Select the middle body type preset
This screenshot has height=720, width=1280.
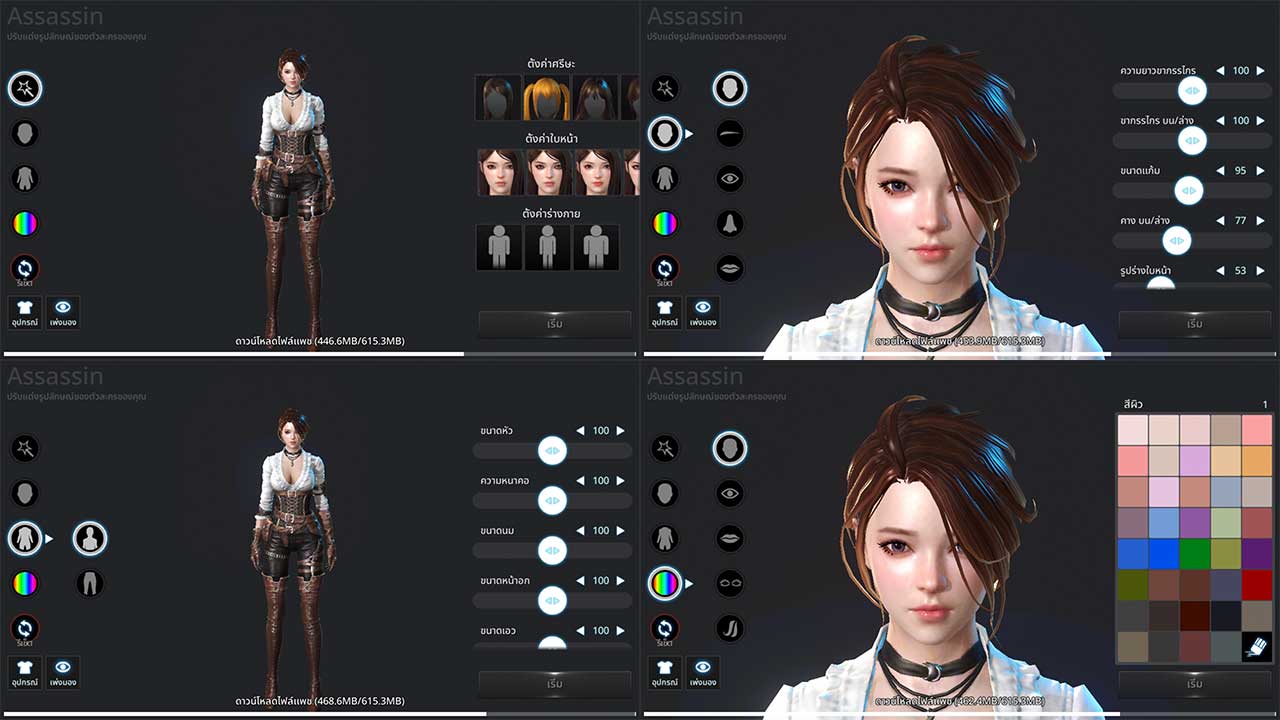pyautogui.click(x=548, y=246)
